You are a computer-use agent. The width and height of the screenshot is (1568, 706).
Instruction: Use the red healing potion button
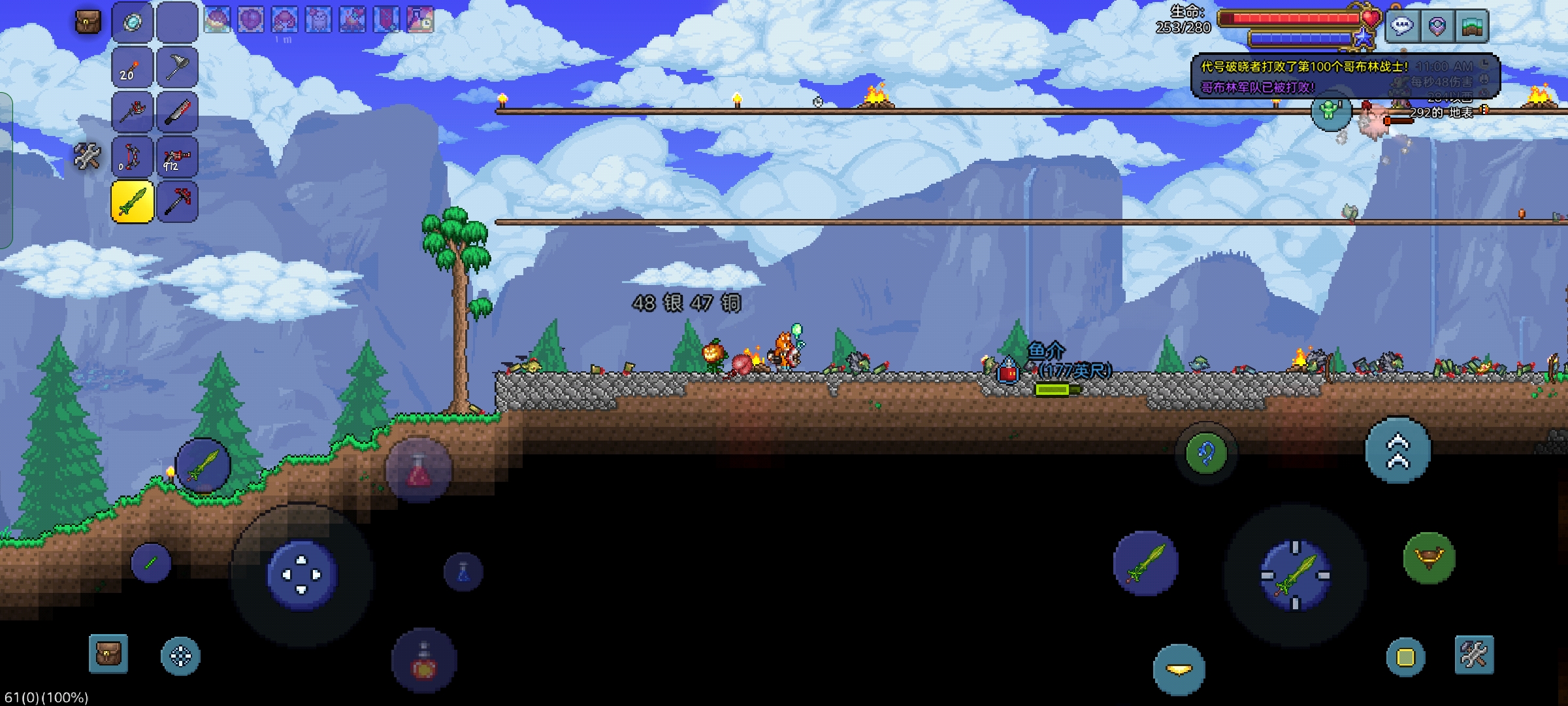[x=419, y=471]
